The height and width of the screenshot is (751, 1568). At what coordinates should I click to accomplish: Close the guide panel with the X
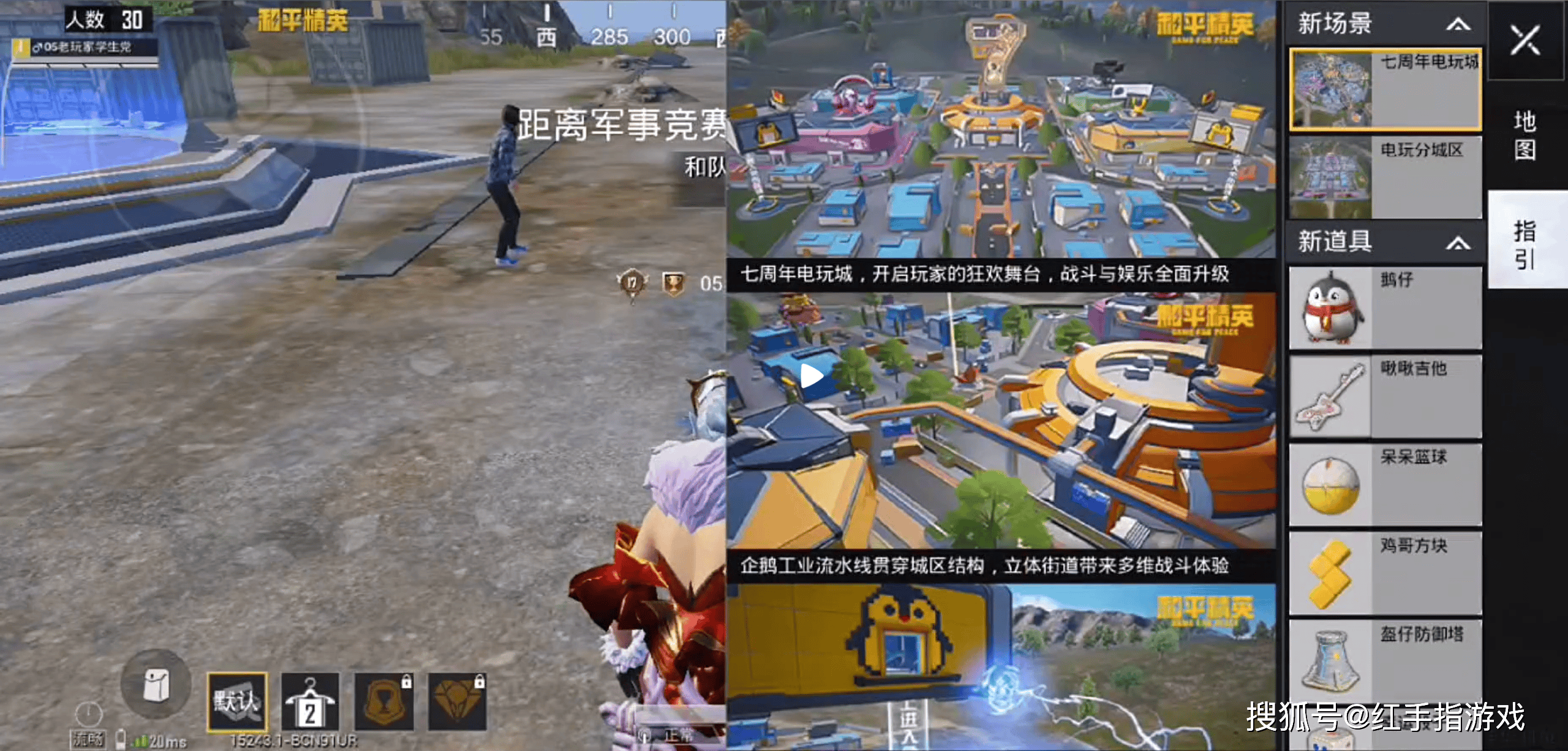coord(1524,40)
